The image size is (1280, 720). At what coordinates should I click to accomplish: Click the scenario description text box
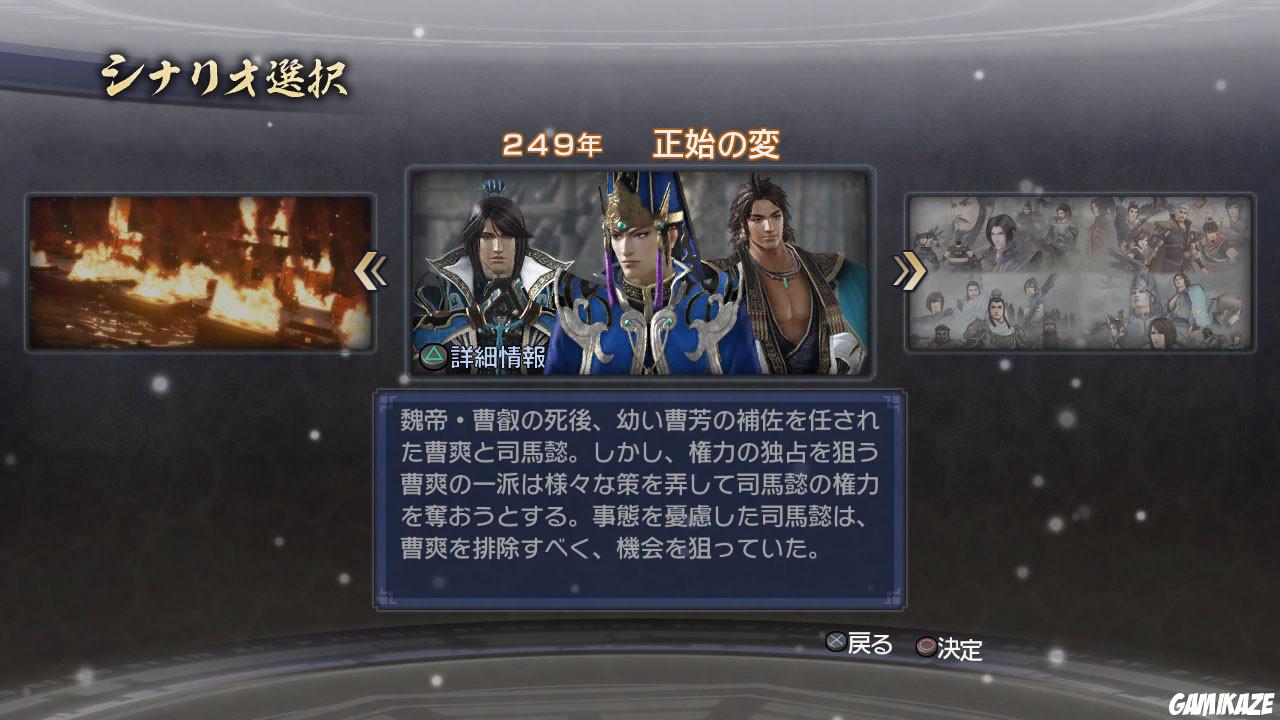tap(640, 490)
